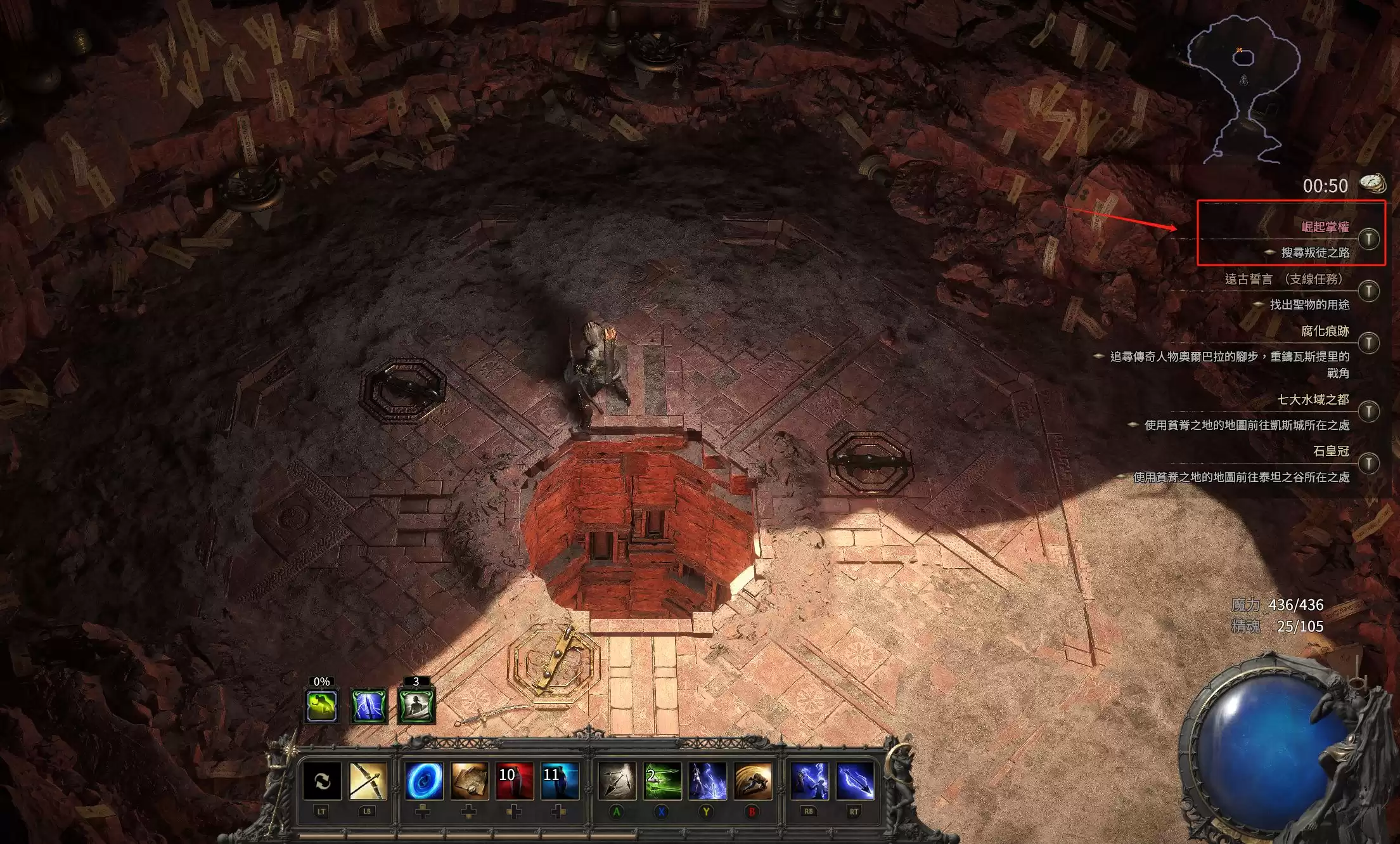Drink the blue mana flask
This screenshot has height=844, width=1400.
click(560, 781)
